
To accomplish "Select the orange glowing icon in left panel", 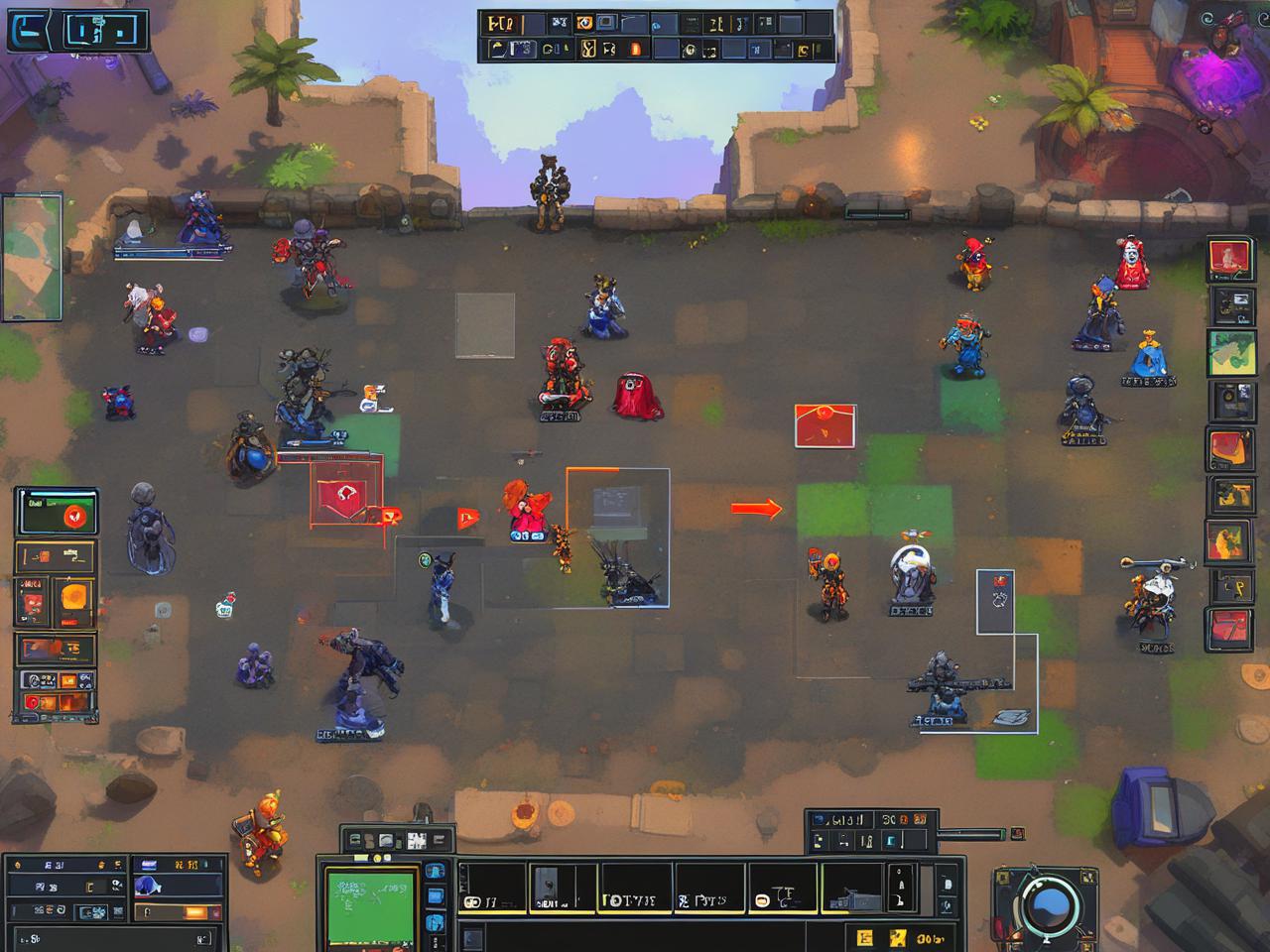I will point(75,598).
